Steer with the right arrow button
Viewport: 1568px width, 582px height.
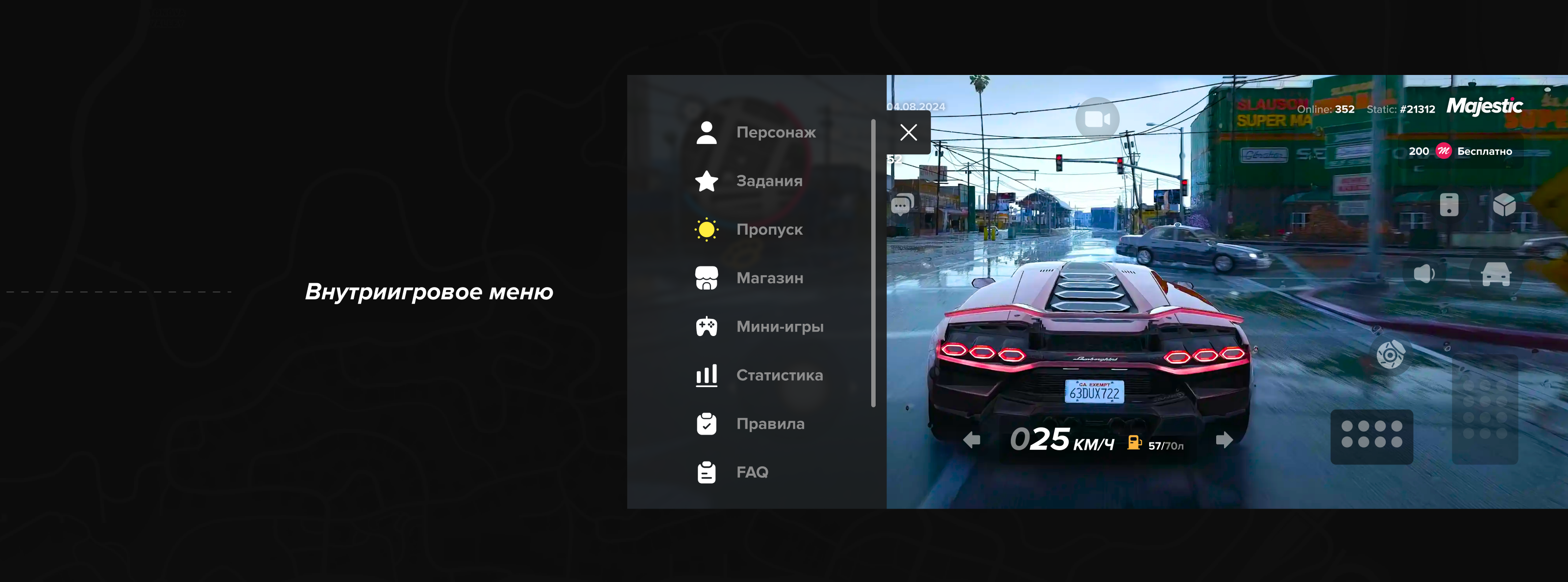click(1224, 439)
